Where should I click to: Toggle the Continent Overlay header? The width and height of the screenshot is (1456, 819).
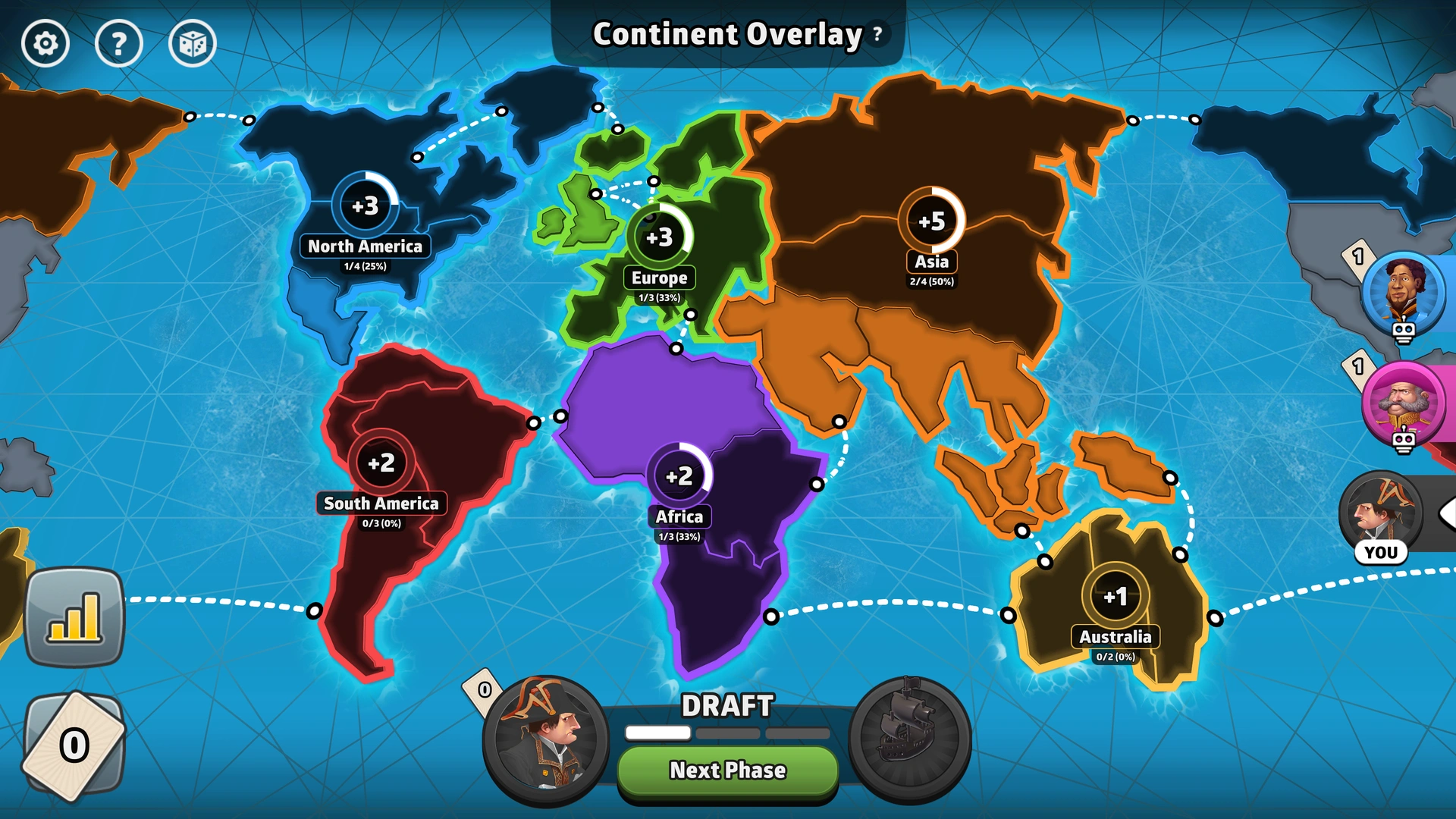[x=726, y=33]
